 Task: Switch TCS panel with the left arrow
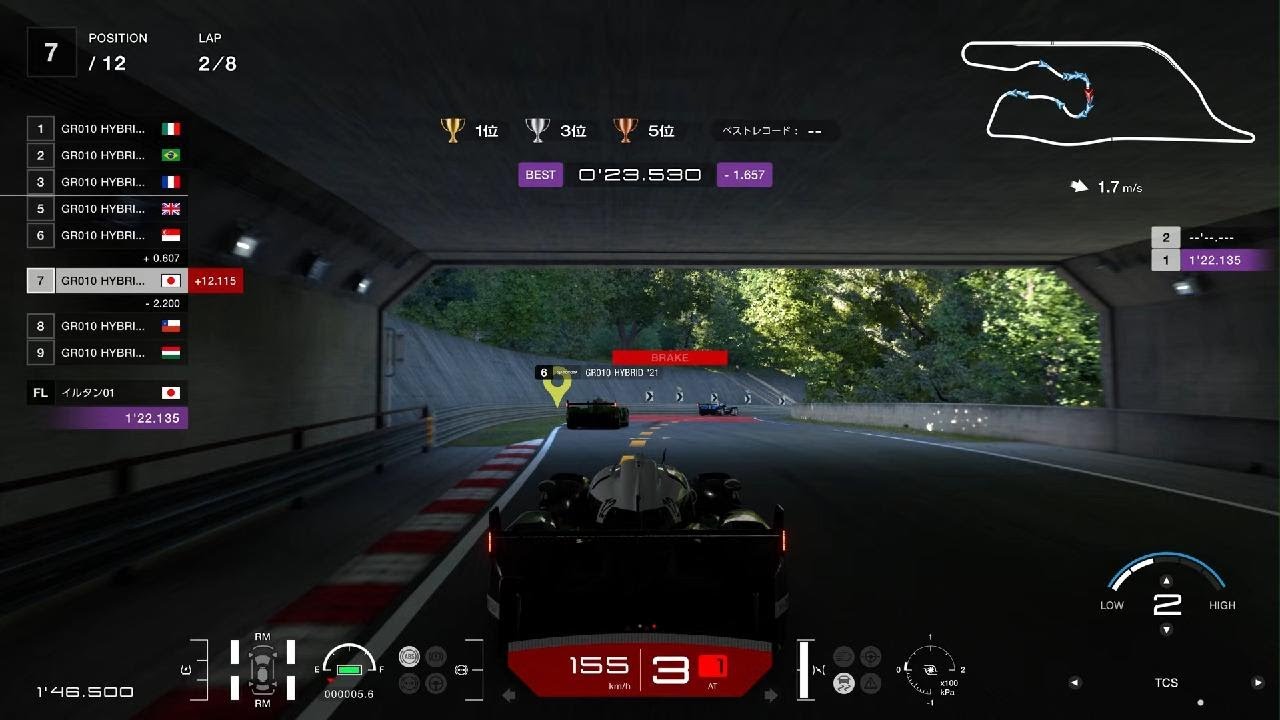pyautogui.click(x=1075, y=683)
